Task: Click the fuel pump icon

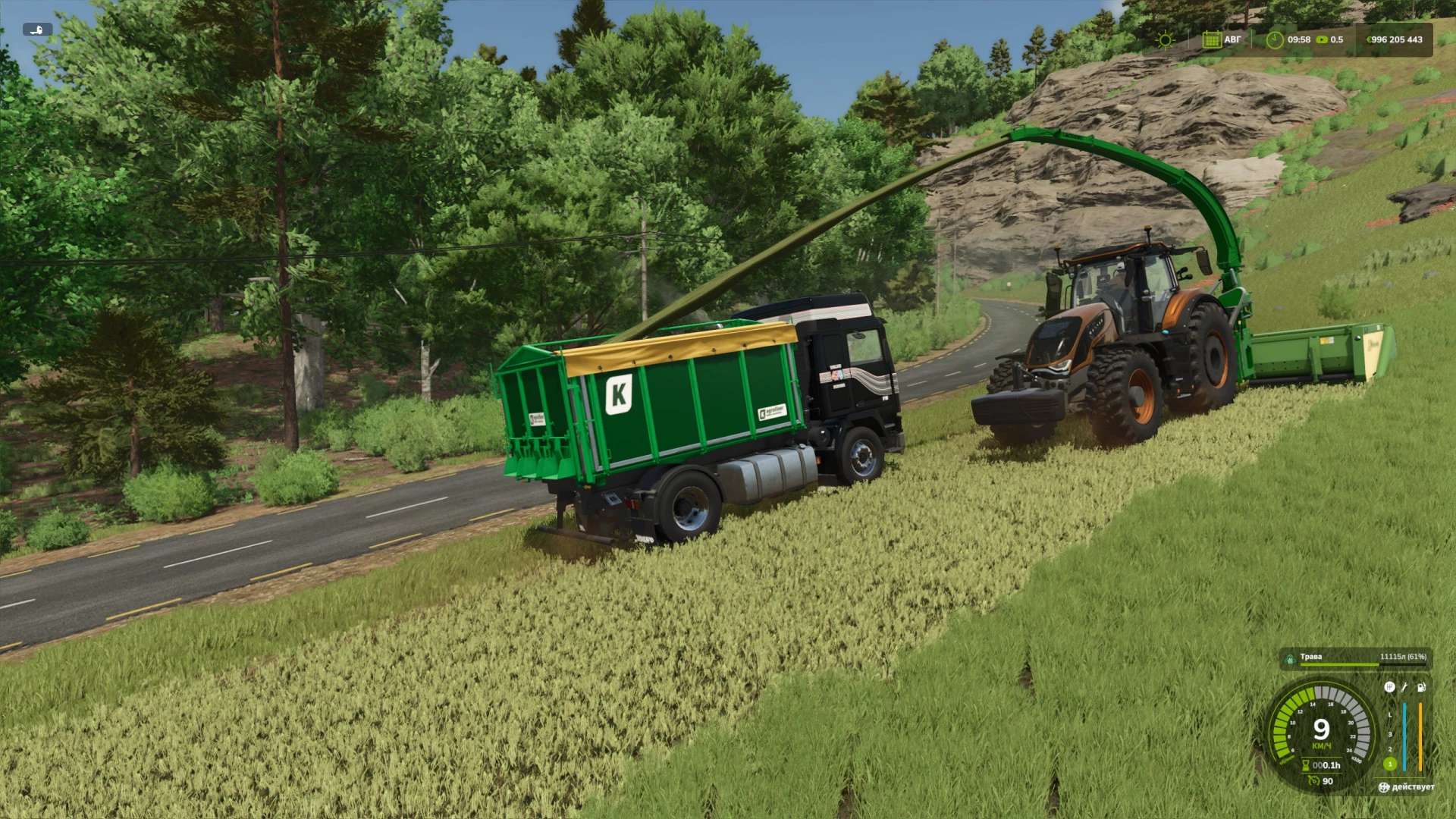Action: click(x=1421, y=687)
